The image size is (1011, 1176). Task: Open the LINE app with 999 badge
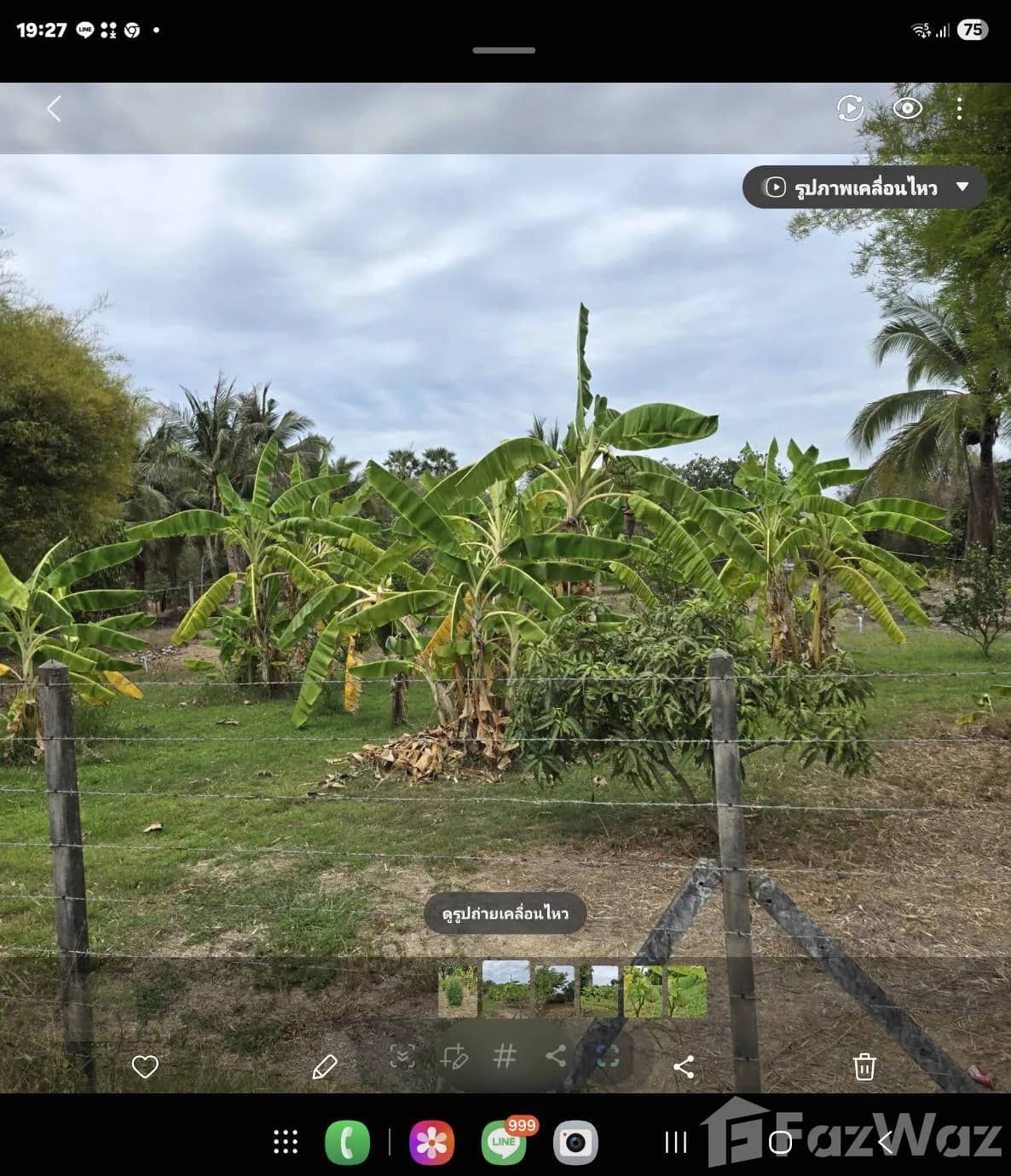[504, 1142]
